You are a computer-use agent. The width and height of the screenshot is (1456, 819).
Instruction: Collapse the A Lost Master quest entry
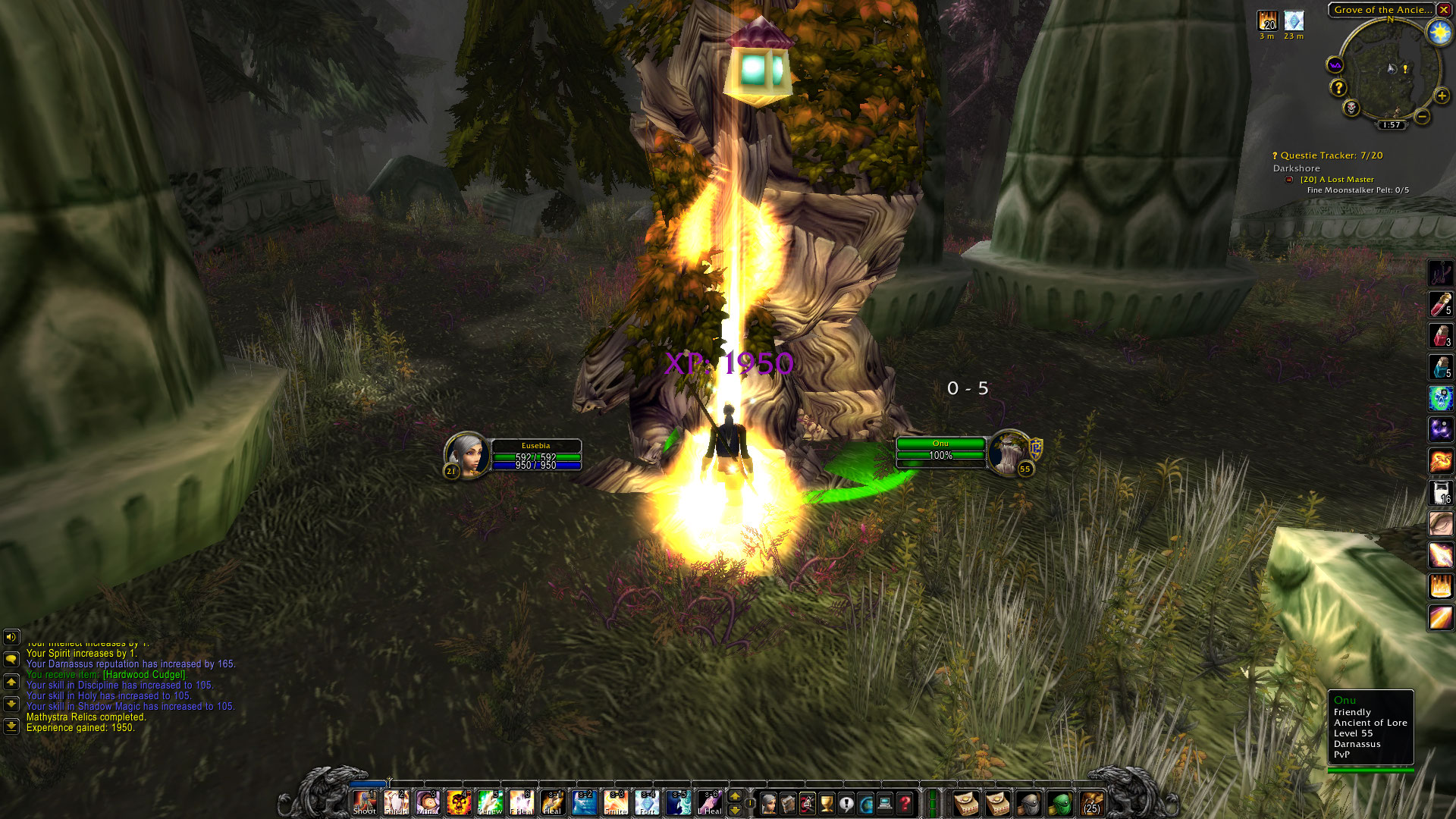(1289, 180)
